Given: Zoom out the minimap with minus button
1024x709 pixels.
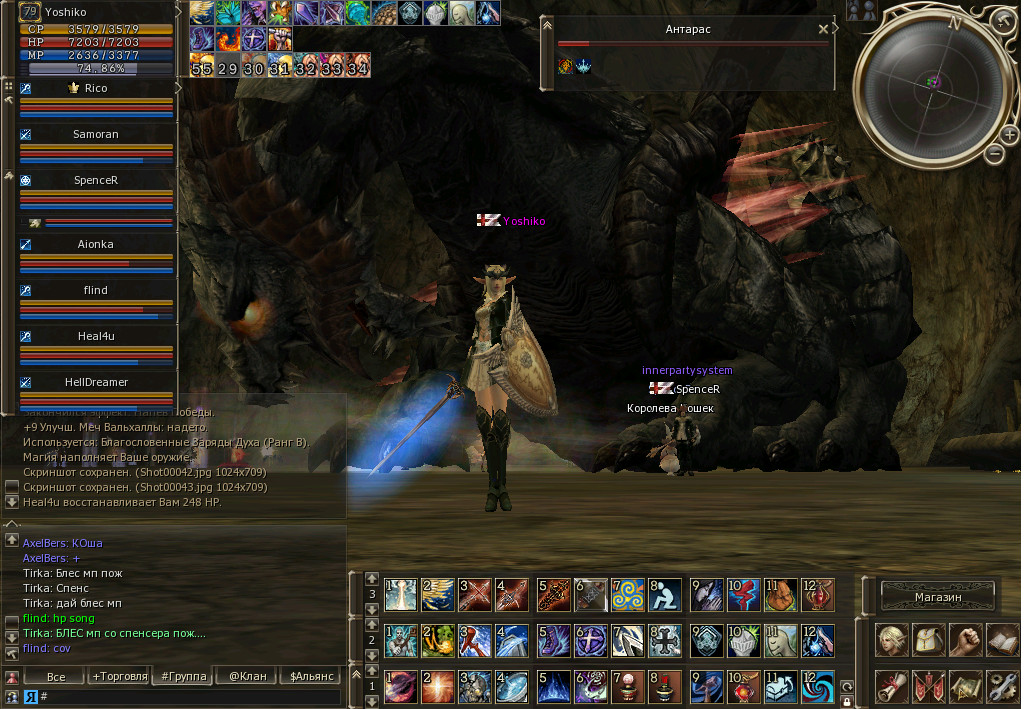Looking at the screenshot, I should pyautogui.click(x=994, y=153).
